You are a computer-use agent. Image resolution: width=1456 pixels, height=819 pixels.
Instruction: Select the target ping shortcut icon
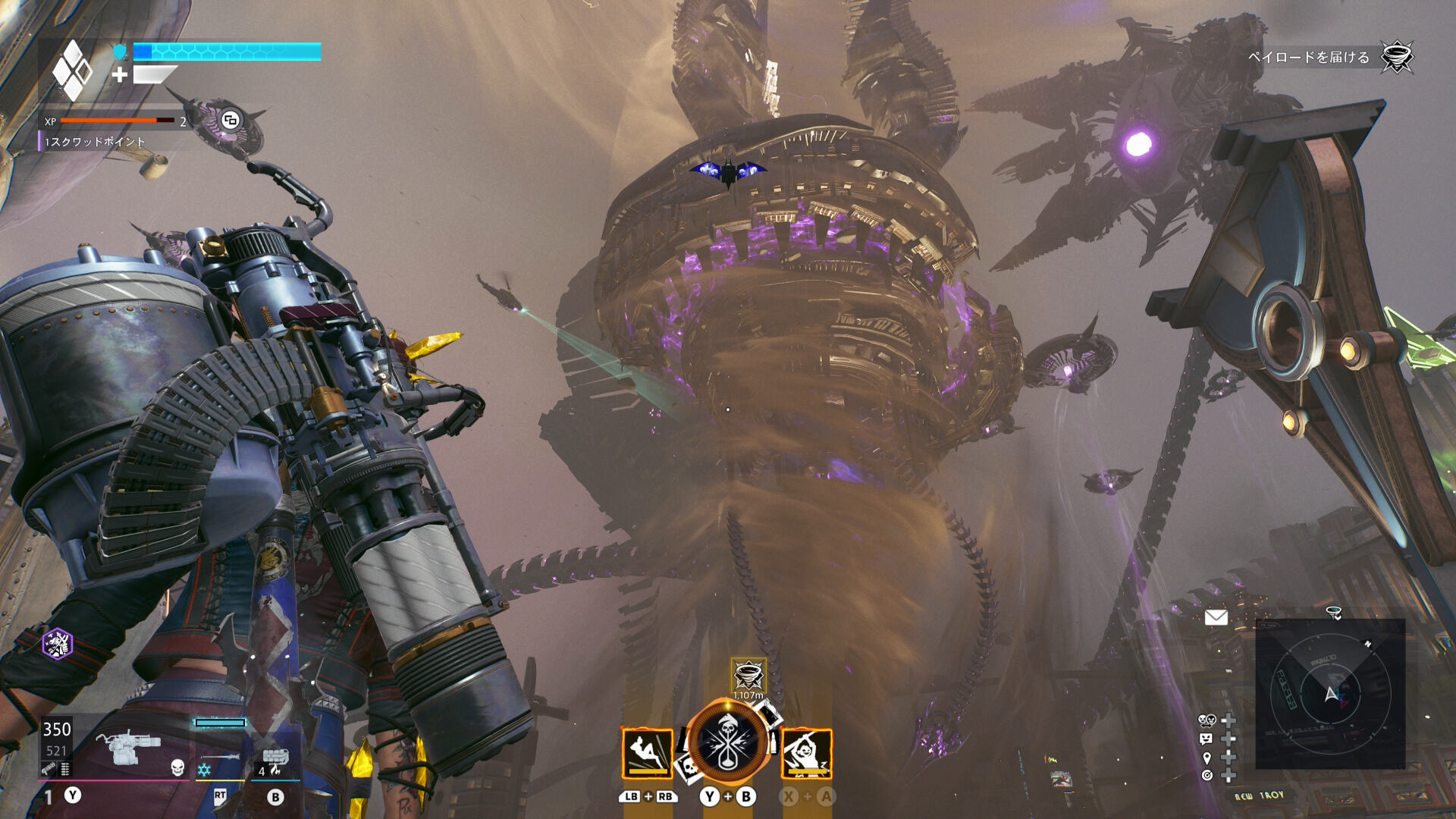pos(1207,775)
